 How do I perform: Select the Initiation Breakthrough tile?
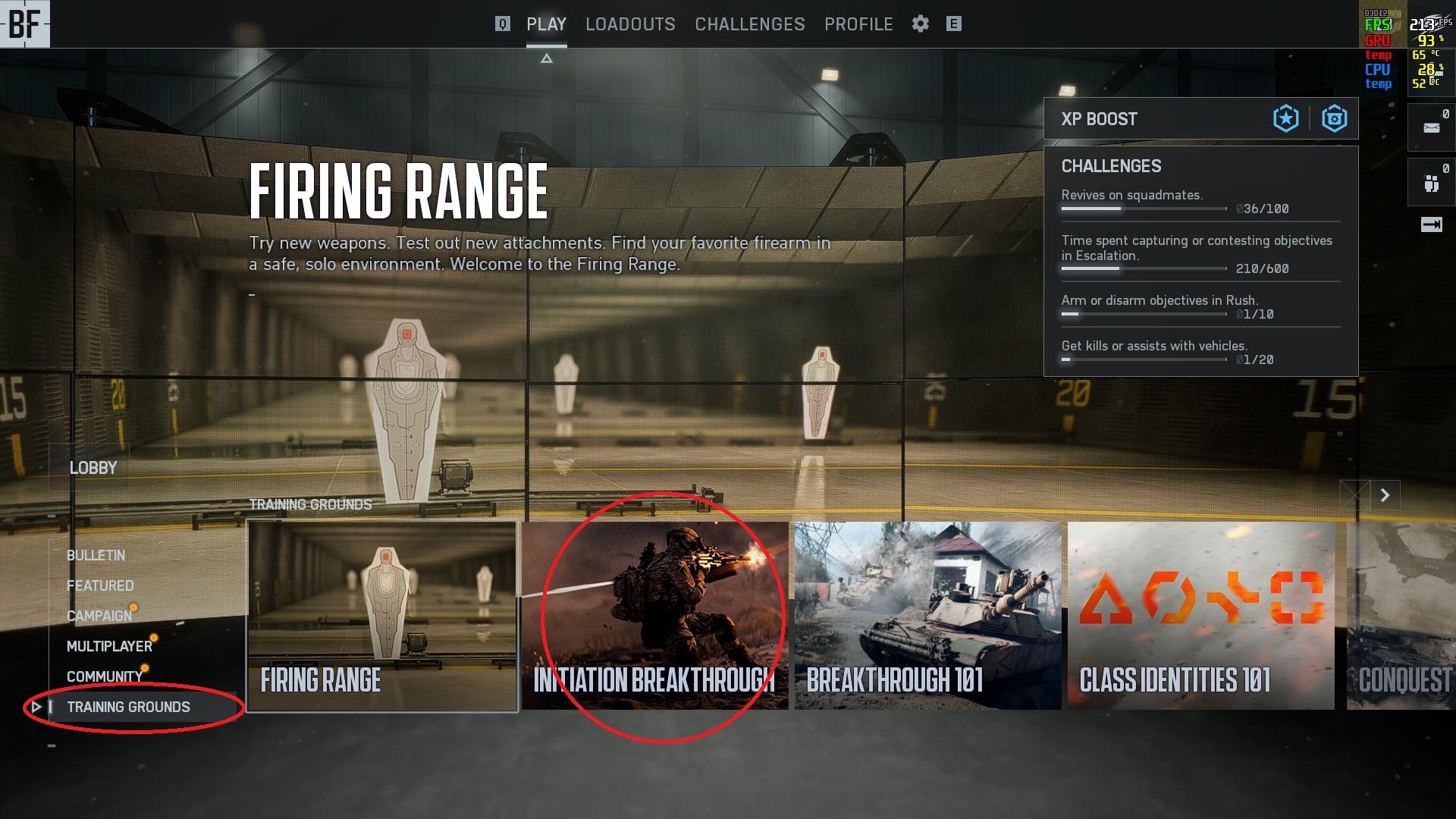pos(654,616)
